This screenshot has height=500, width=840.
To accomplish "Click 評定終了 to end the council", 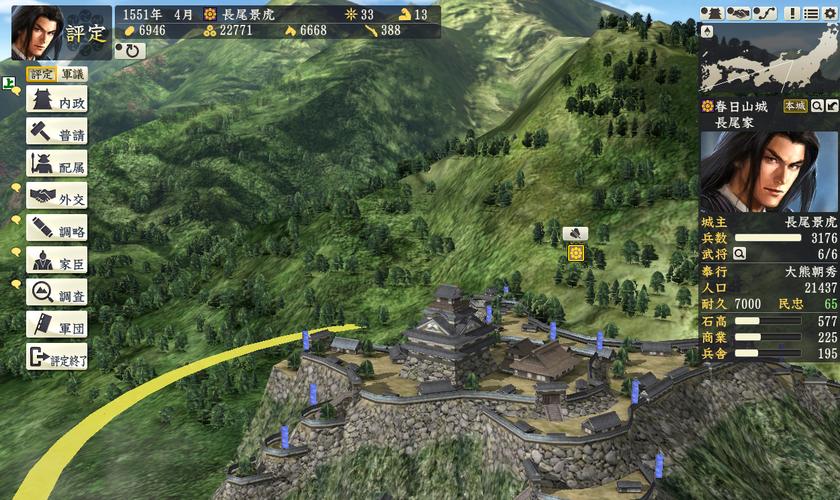I will point(57,357).
